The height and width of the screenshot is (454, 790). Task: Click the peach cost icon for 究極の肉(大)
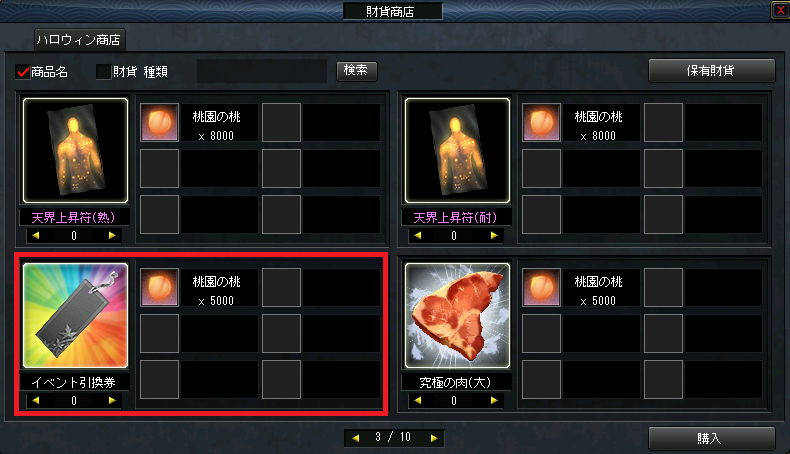541,287
